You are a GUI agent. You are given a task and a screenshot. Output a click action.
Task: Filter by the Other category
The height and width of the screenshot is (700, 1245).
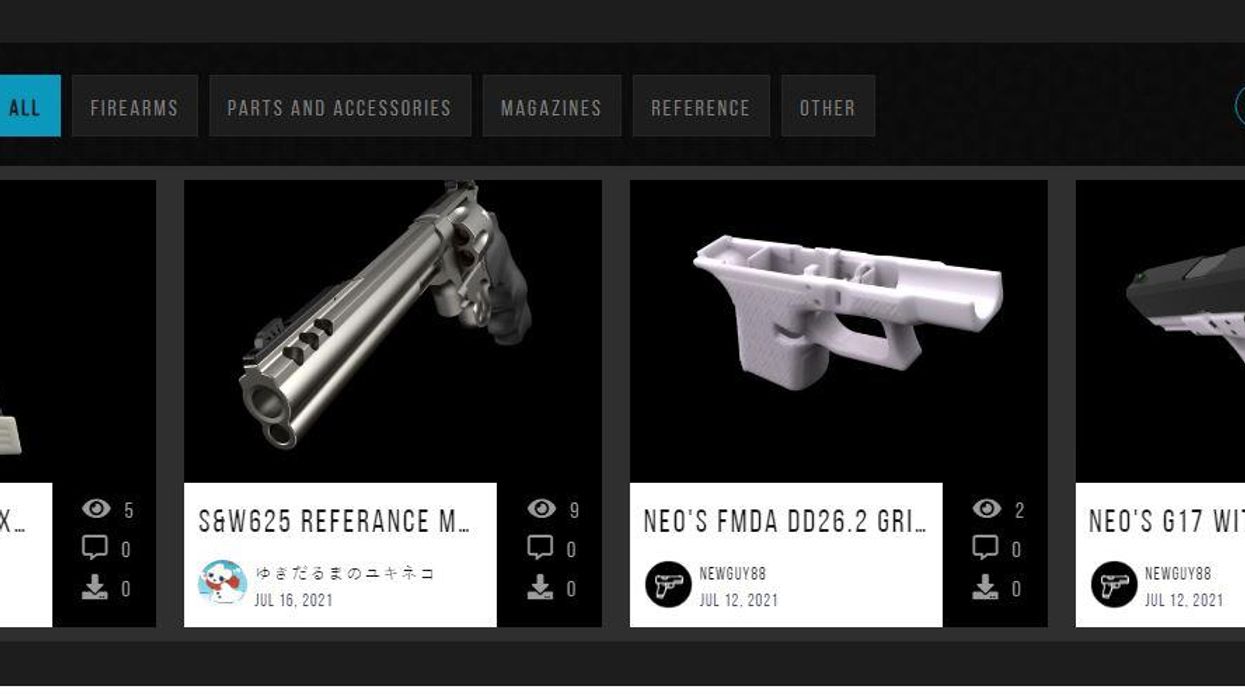(x=827, y=106)
